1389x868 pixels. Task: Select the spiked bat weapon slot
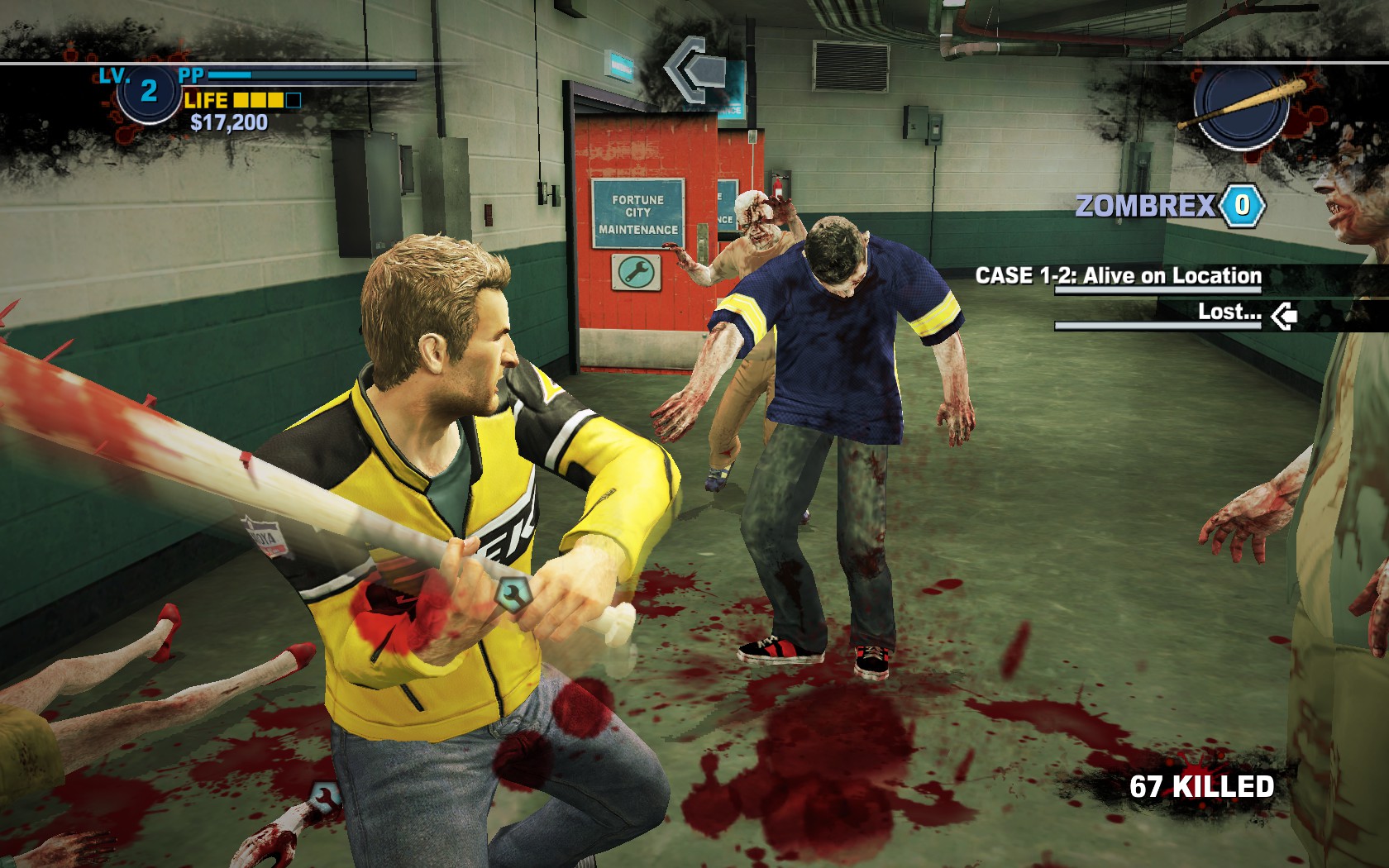coord(1240,106)
